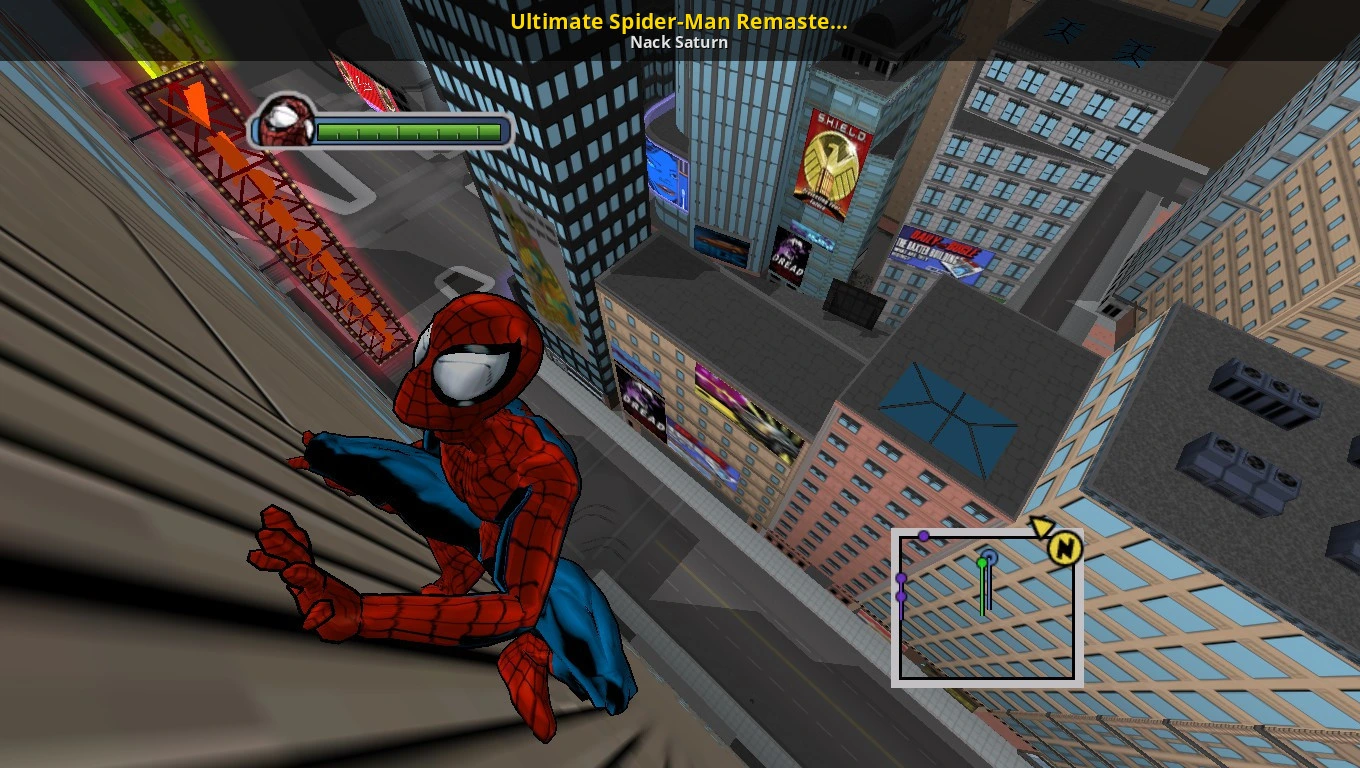Click inside the minimap frame

click(x=990, y=630)
